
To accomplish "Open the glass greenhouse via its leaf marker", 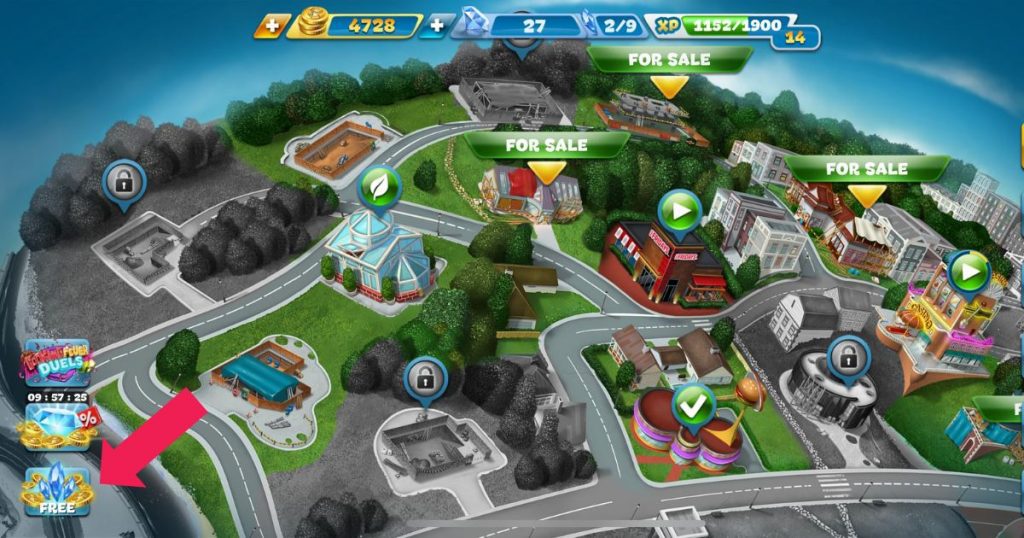I will (x=380, y=186).
